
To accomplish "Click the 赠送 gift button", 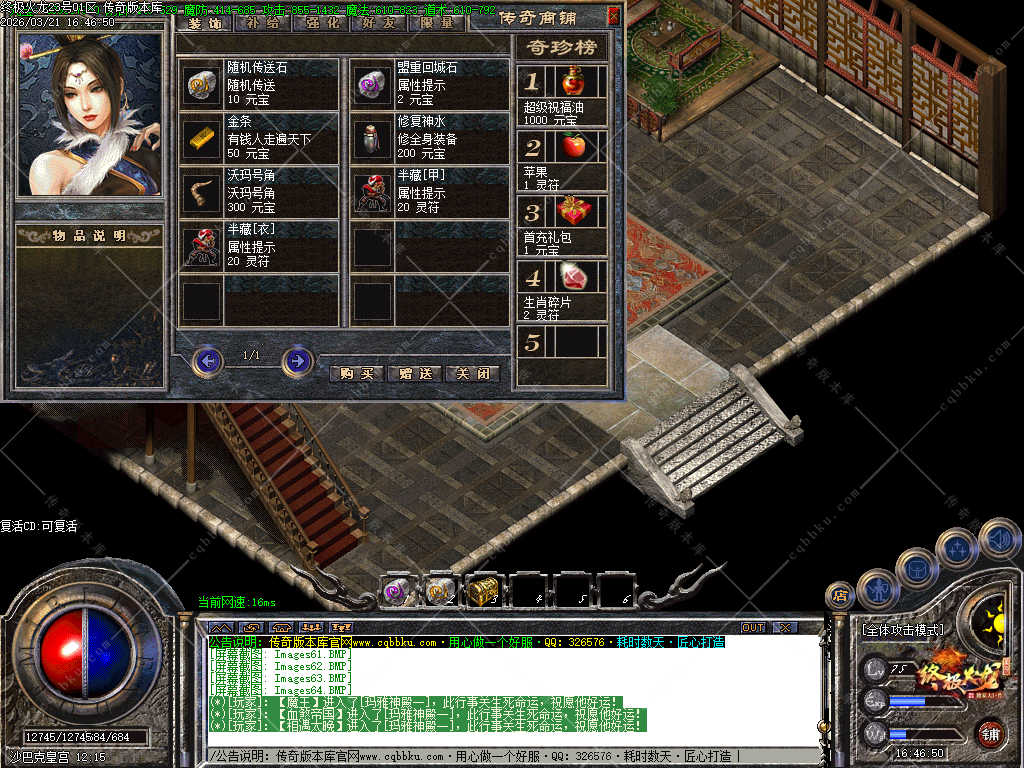I will tap(414, 373).
